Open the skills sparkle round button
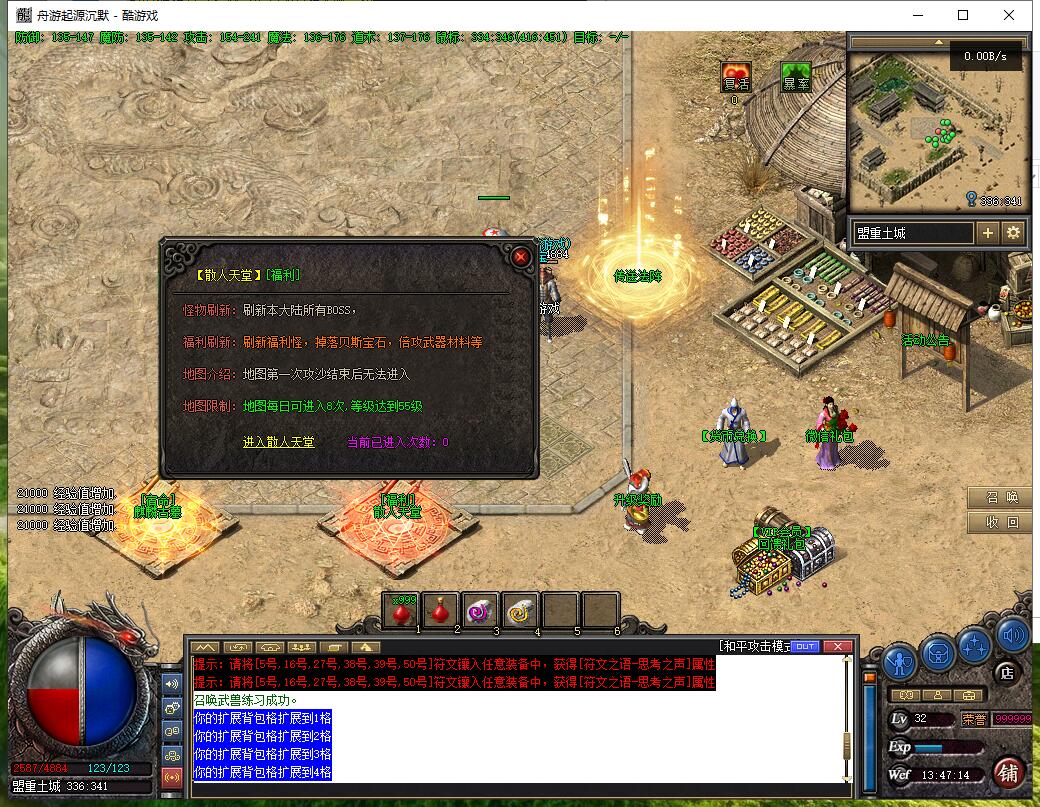The image size is (1040, 807). 973,645
